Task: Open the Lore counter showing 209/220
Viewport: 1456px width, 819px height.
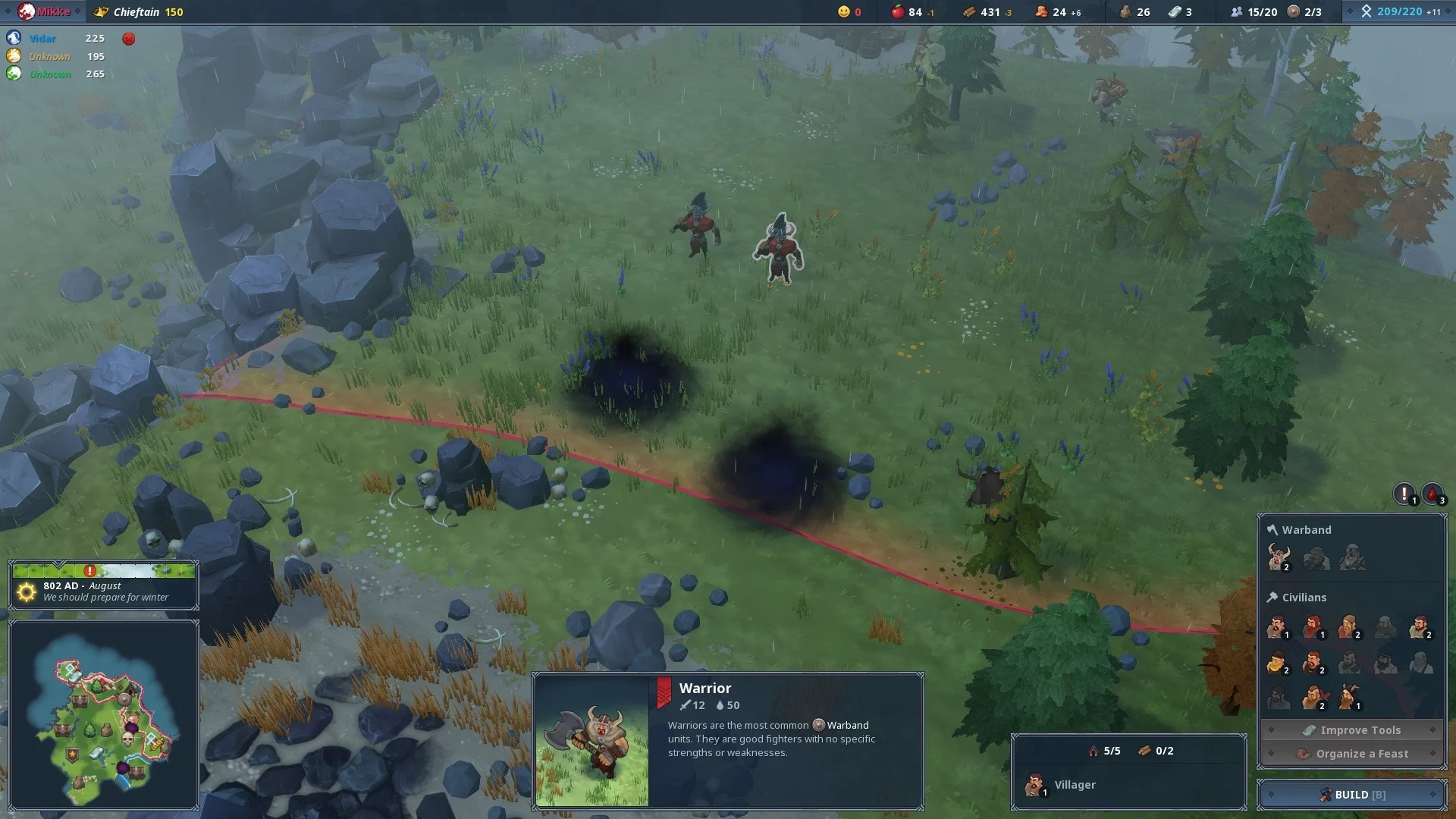Action: (1399, 12)
